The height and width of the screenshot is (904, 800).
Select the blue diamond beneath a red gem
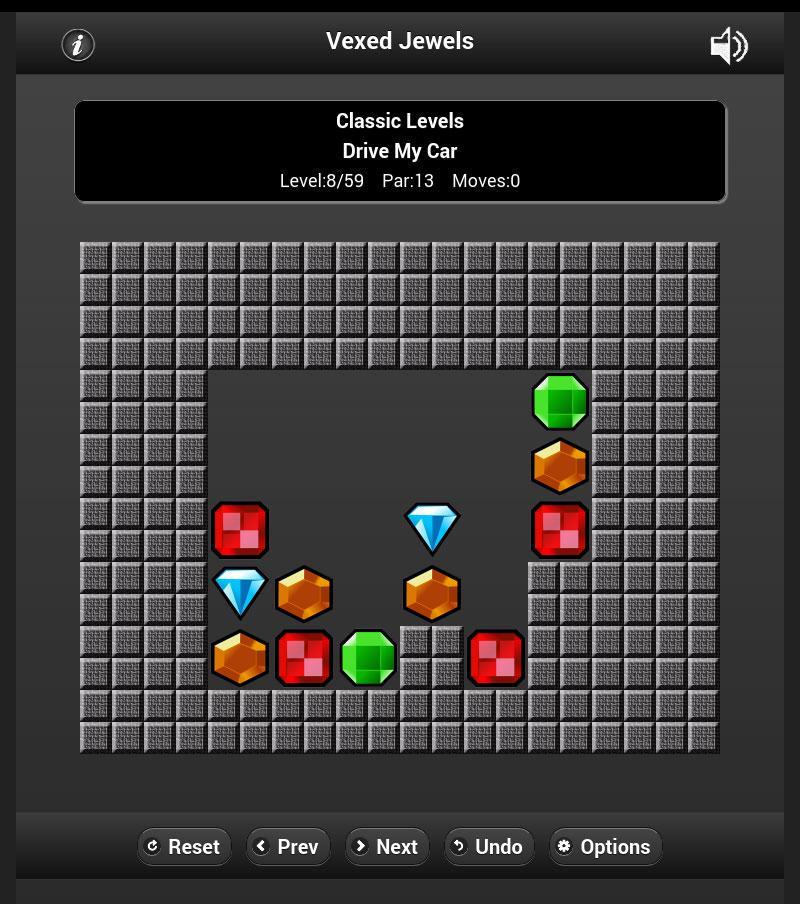[240, 593]
